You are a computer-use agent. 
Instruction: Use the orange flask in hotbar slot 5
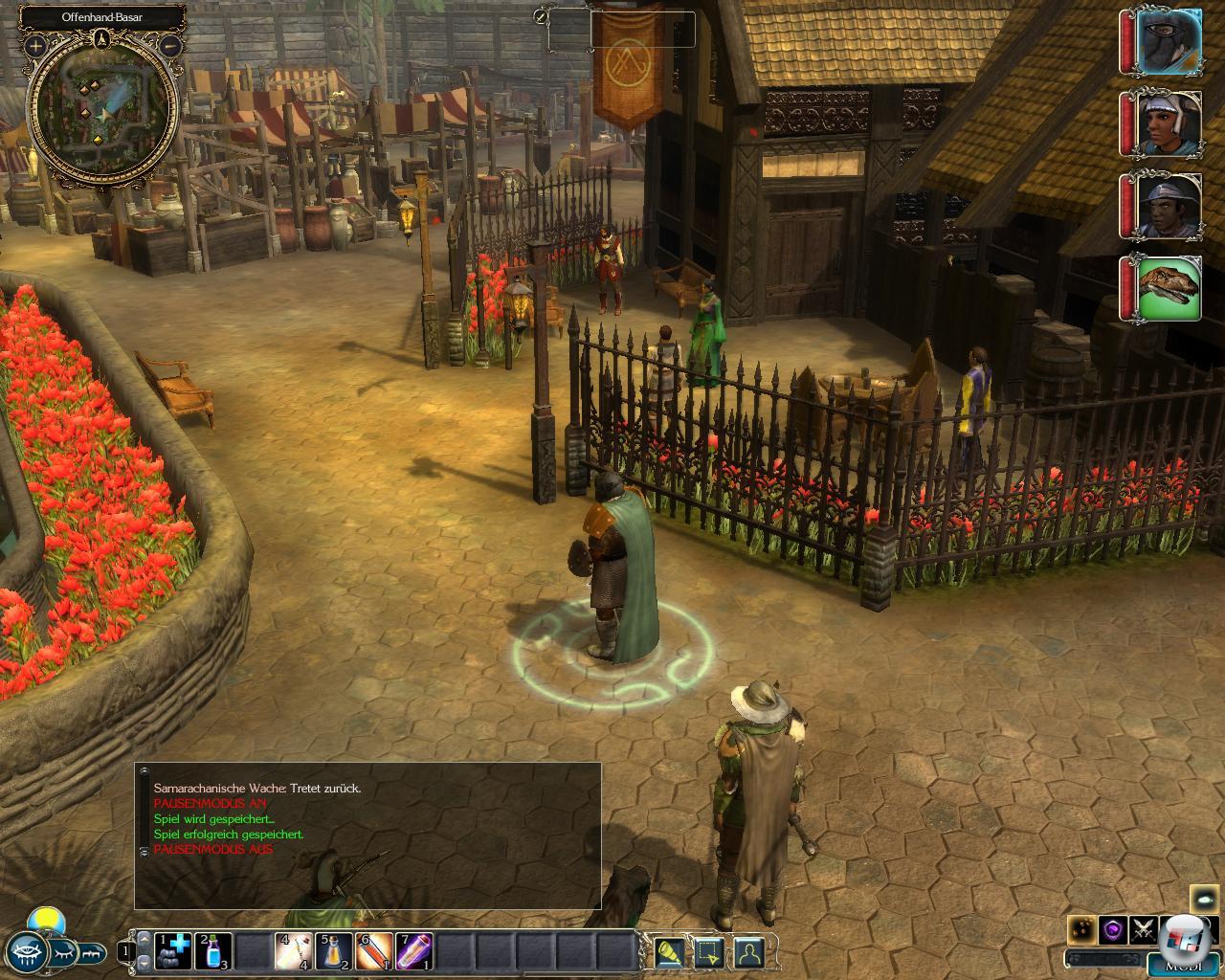pos(333,951)
